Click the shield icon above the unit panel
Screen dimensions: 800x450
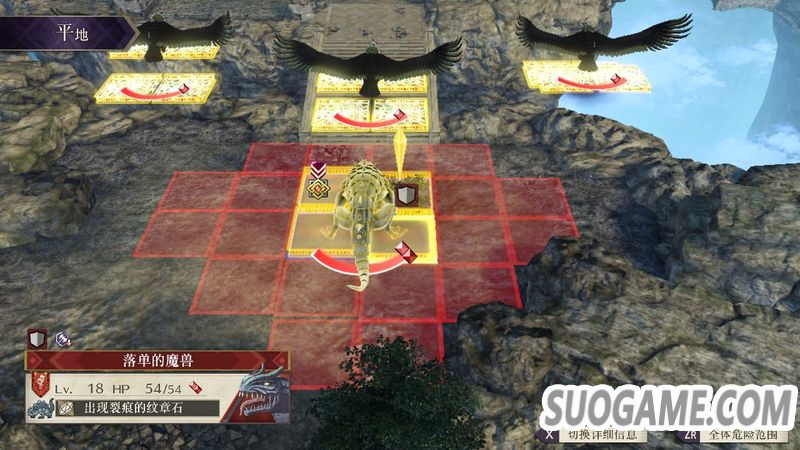(35, 338)
